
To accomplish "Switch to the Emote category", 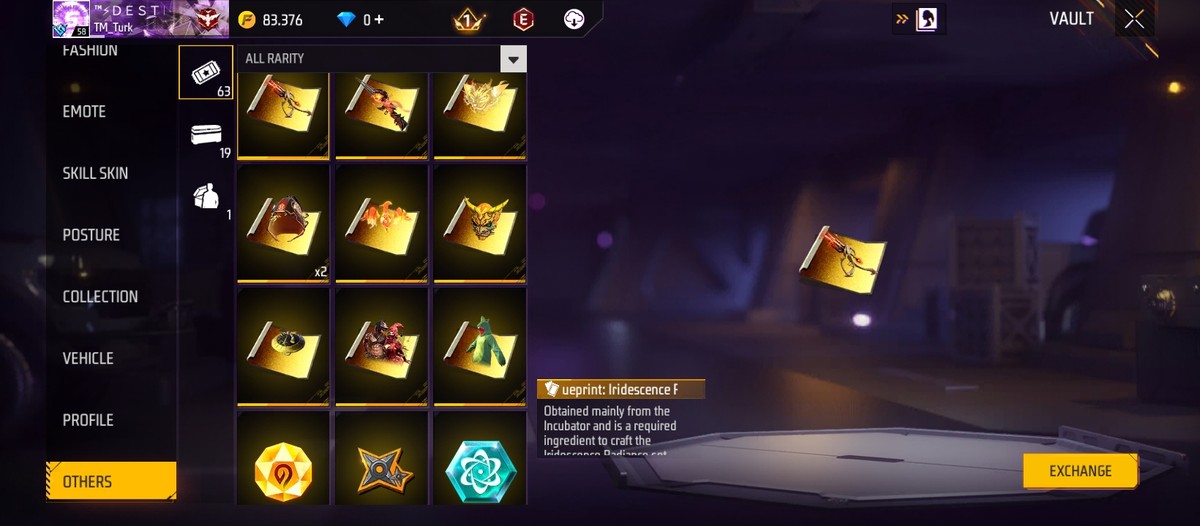I will coord(85,112).
